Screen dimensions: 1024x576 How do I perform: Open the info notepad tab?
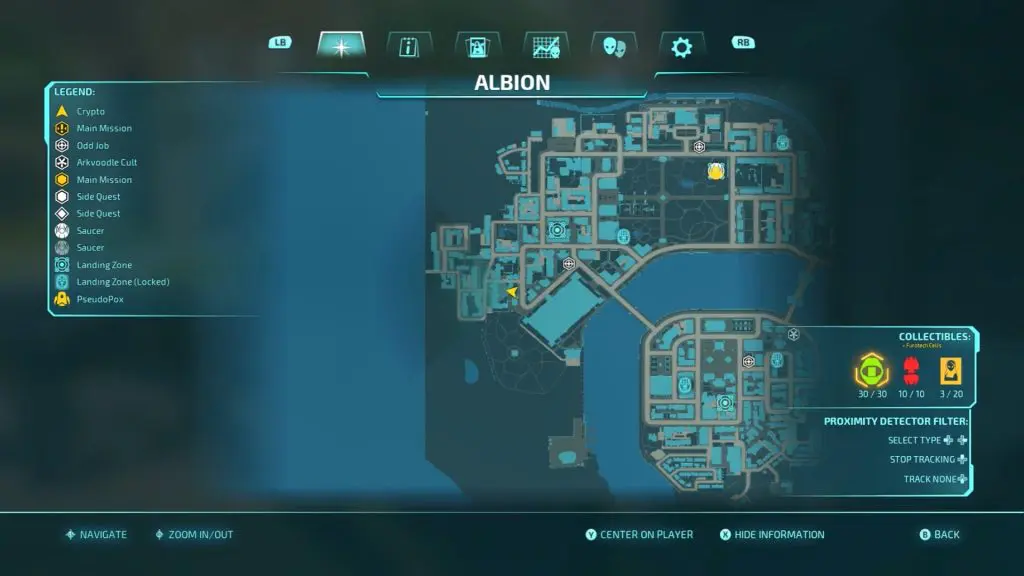409,46
